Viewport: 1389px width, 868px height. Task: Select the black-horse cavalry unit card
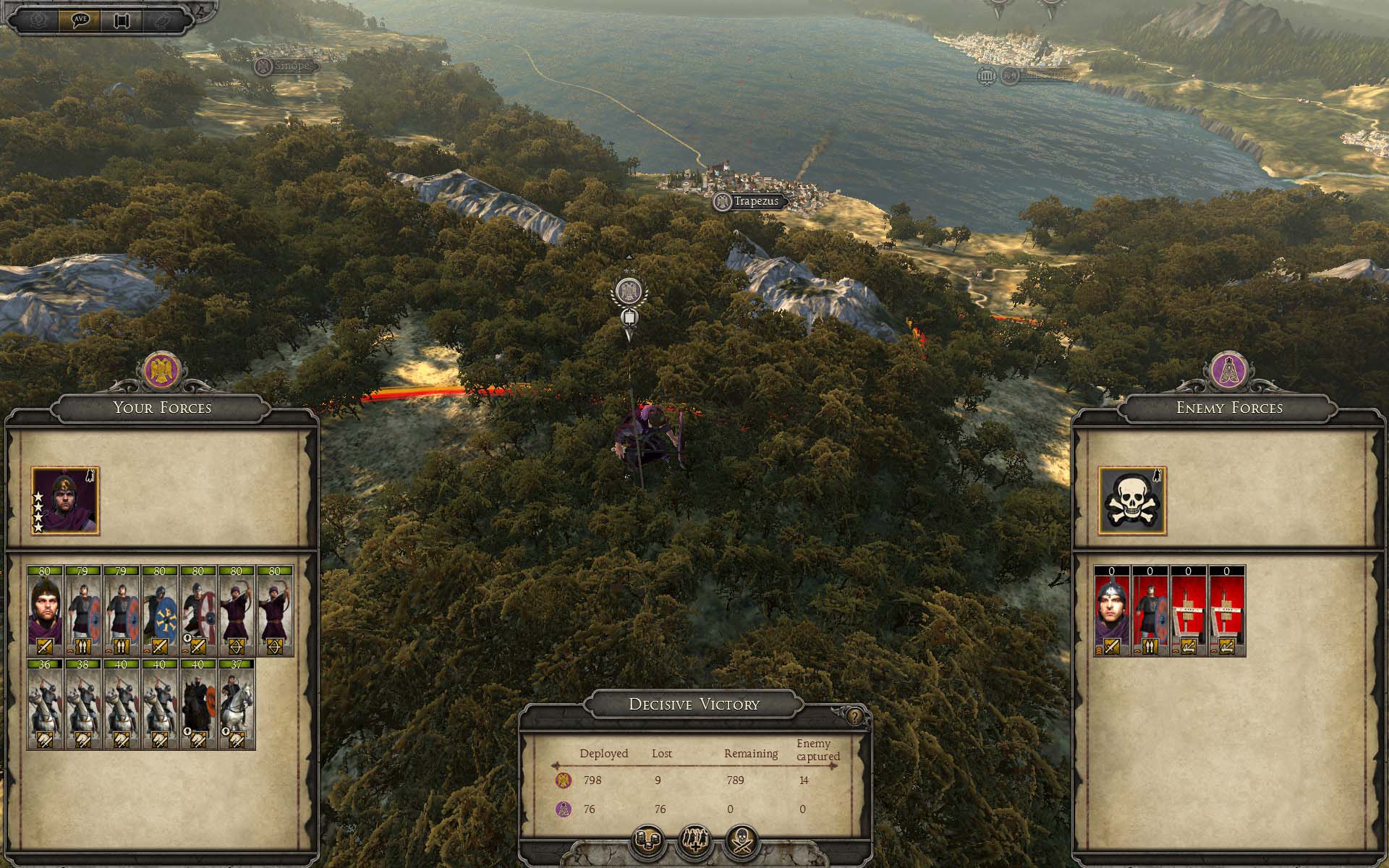click(x=198, y=704)
